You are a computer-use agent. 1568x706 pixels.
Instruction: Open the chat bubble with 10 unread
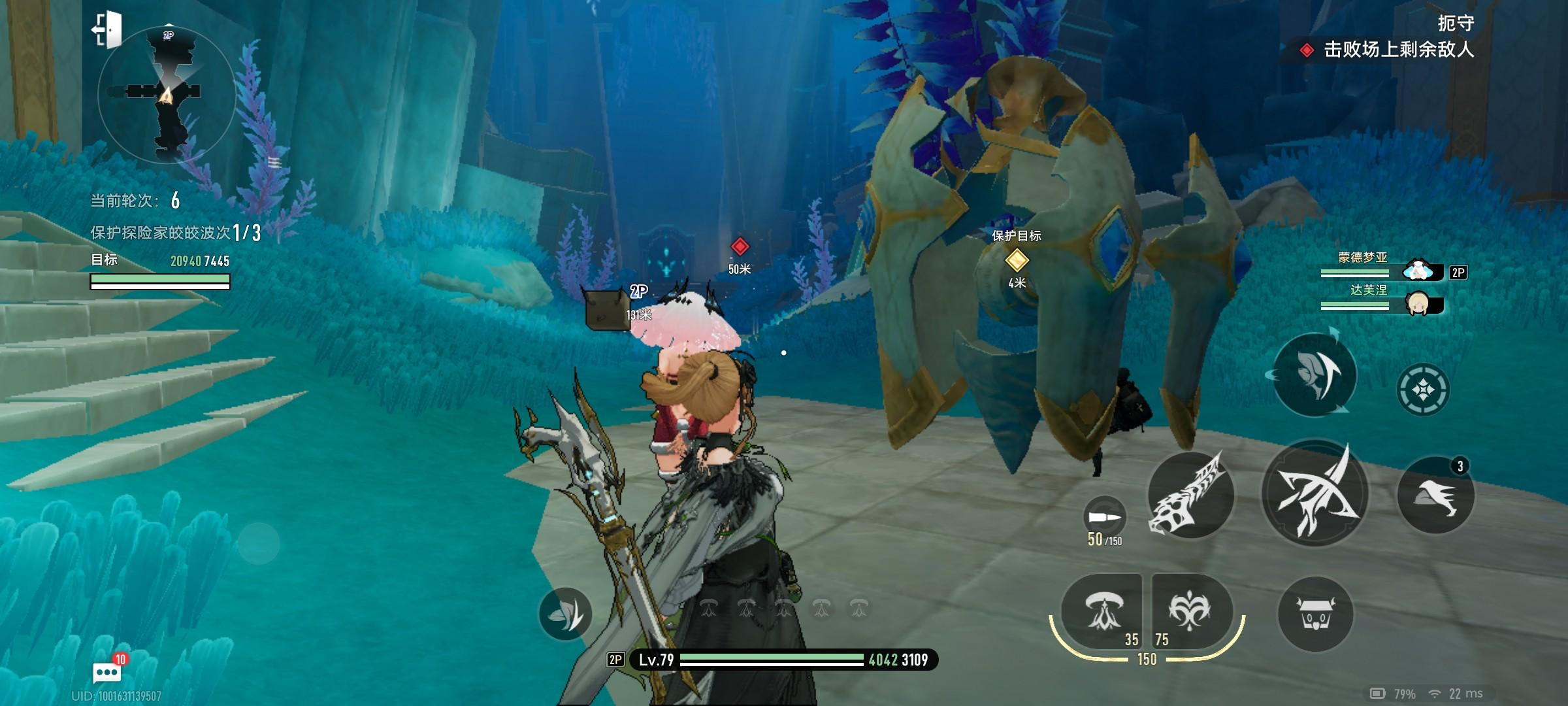pos(108,671)
